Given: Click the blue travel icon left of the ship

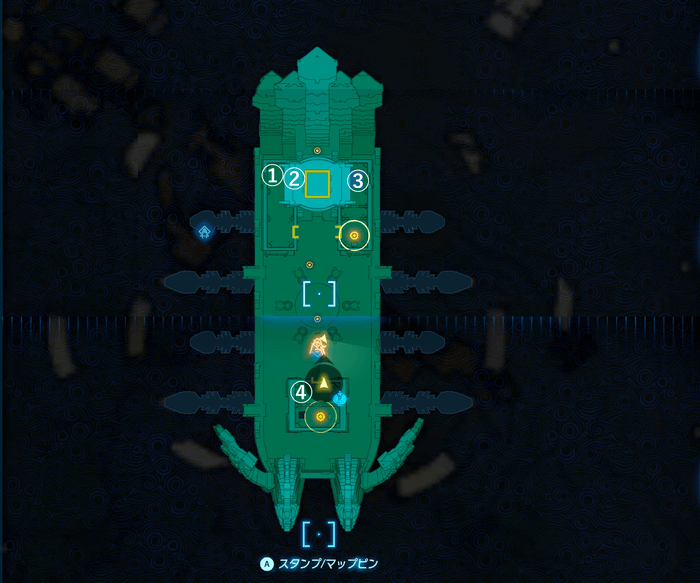Looking at the screenshot, I should click(204, 232).
